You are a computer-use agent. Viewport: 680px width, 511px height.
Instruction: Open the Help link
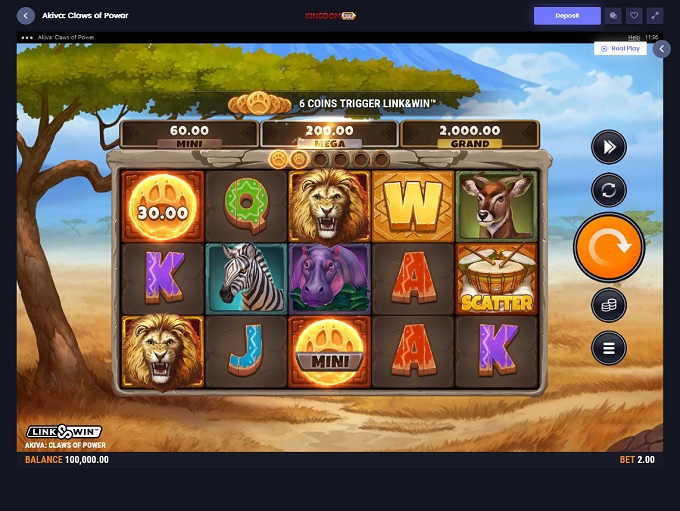634,37
